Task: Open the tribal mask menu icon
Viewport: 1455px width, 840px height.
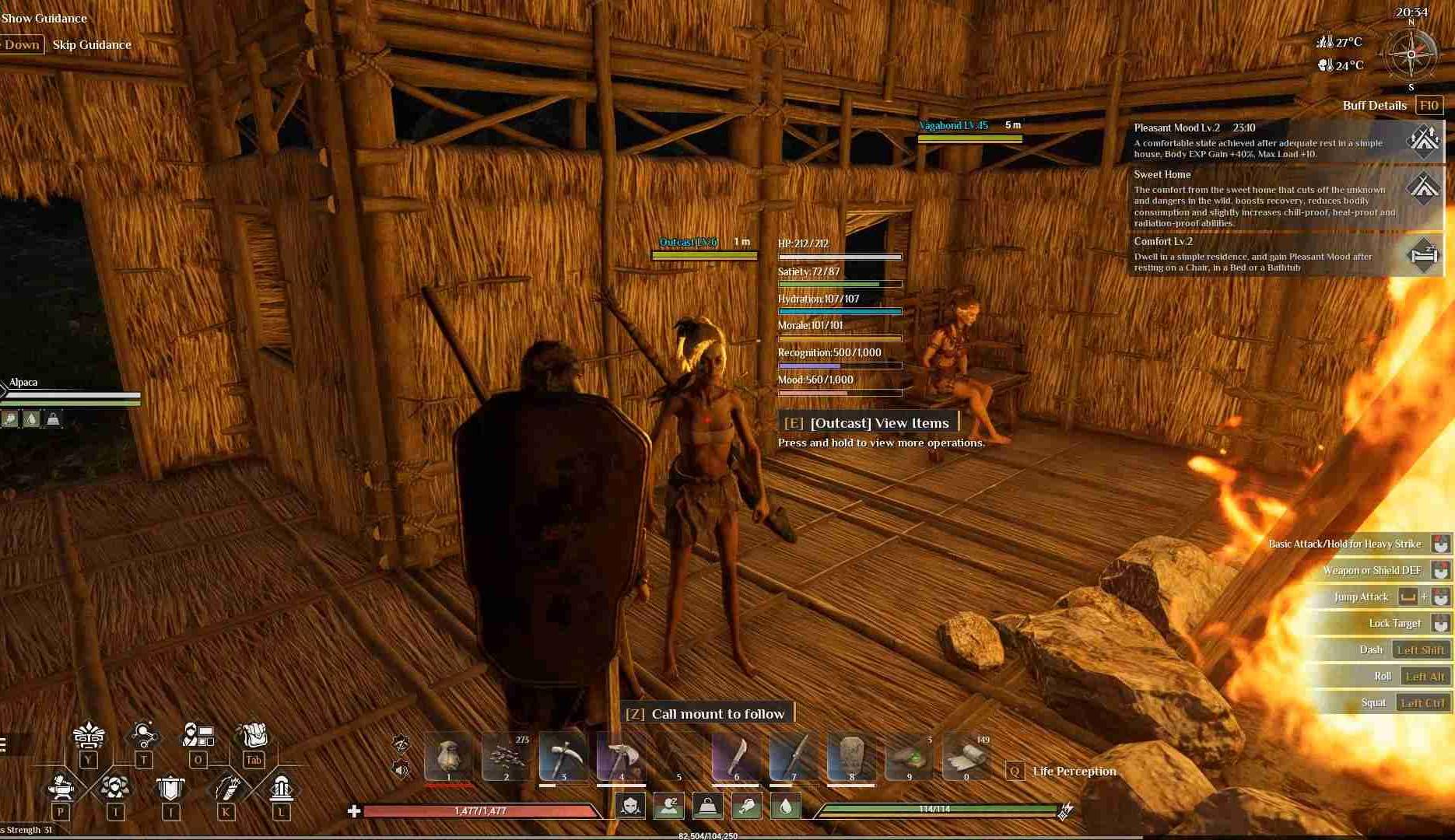Action: 88,736
